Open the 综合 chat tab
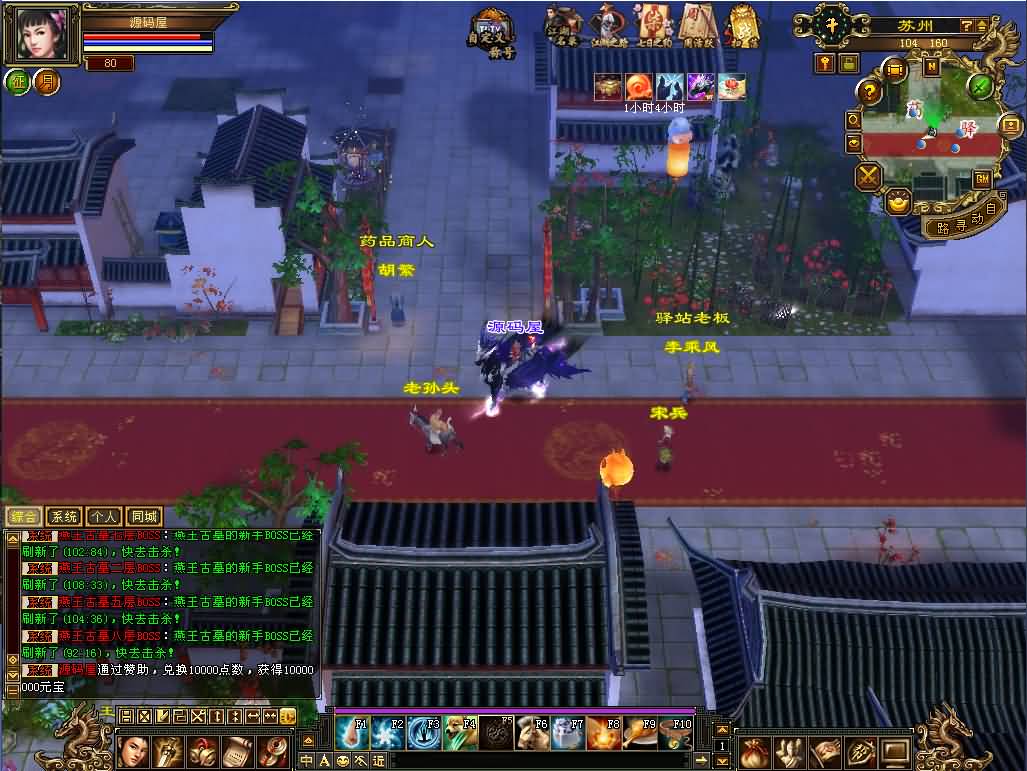1027x771 pixels. (x=24, y=517)
